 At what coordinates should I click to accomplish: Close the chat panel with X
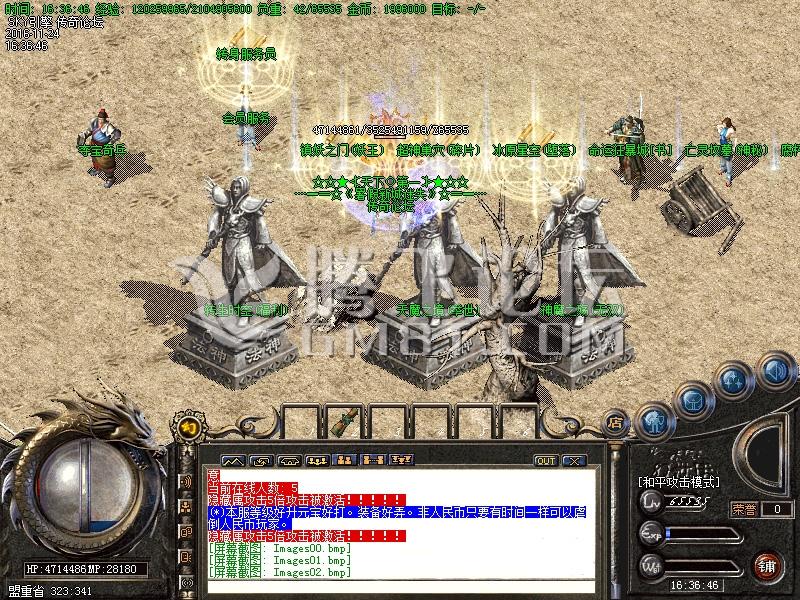(573, 461)
